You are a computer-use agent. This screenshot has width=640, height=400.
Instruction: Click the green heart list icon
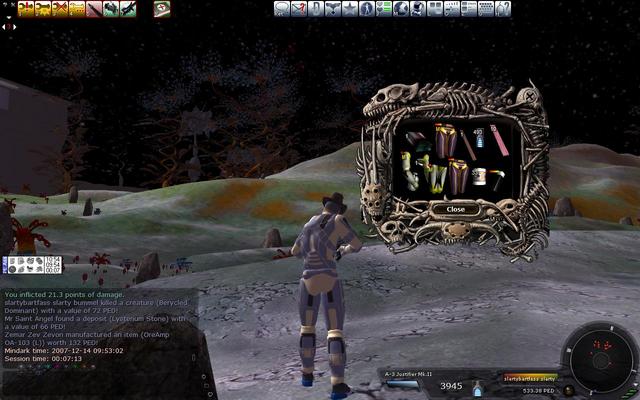tap(384, 8)
